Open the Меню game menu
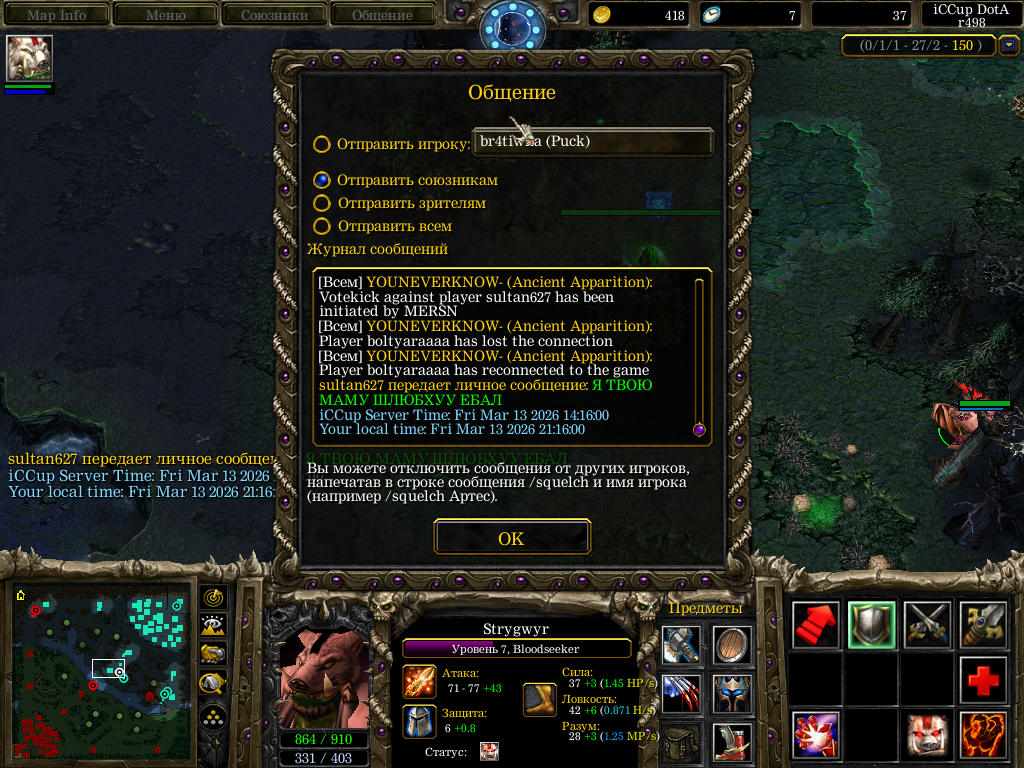 pos(165,15)
